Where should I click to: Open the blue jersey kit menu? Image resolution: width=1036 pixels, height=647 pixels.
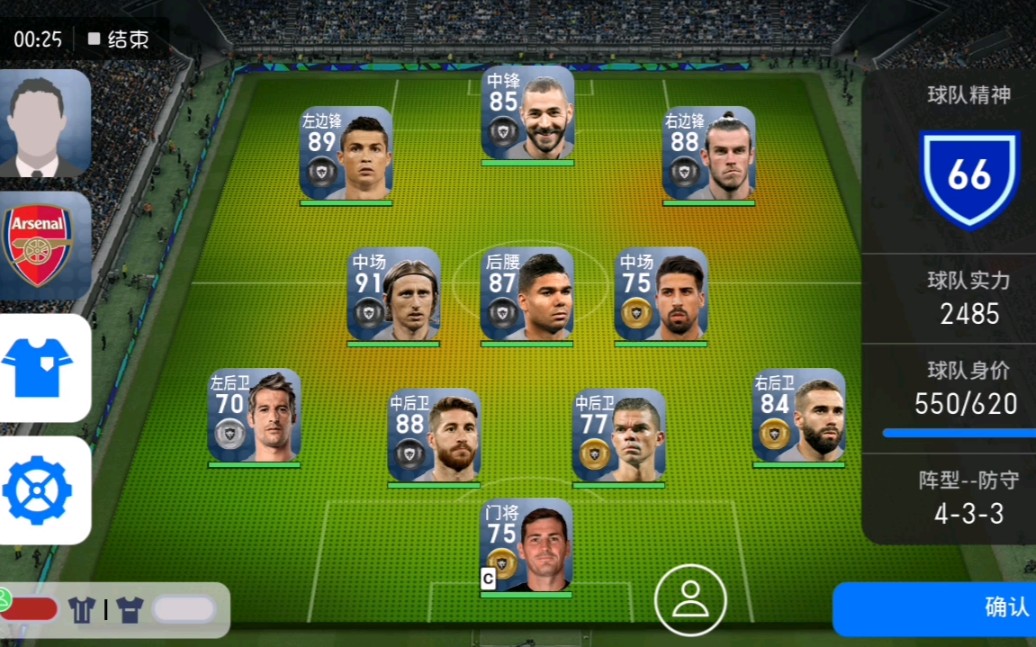[44, 368]
